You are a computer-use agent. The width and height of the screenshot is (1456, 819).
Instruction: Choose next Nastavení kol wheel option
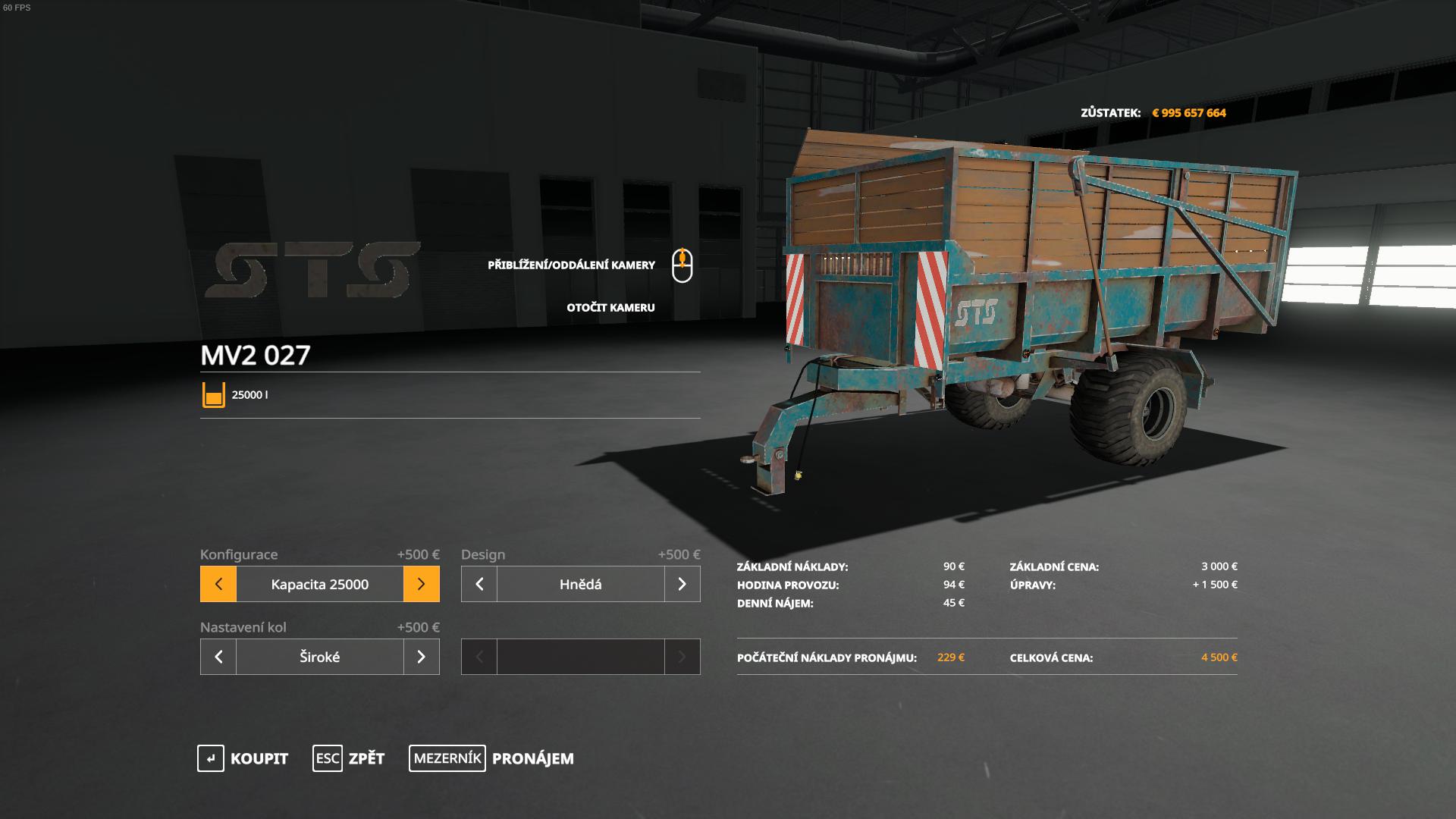coord(421,657)
